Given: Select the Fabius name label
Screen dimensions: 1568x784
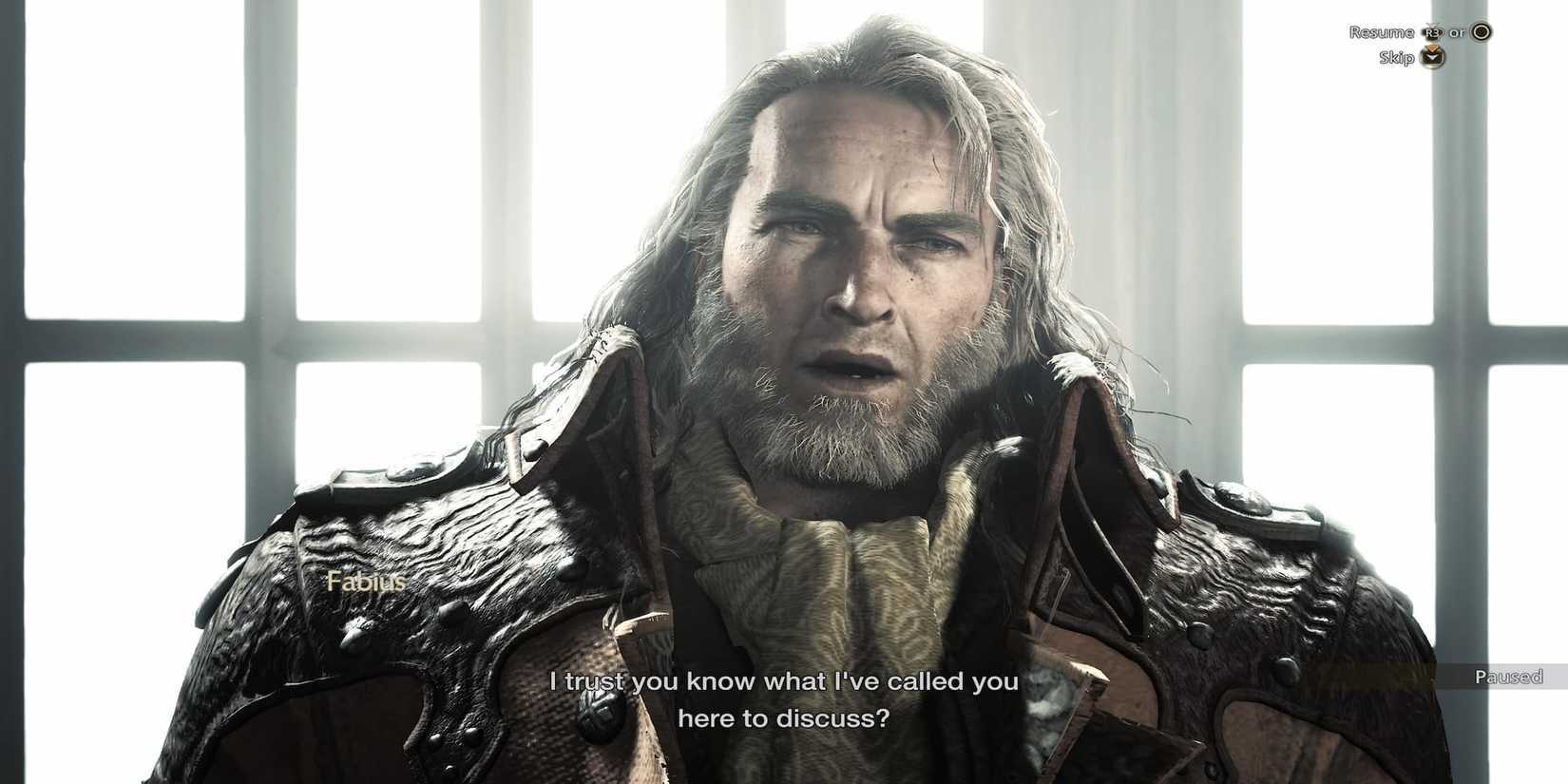Looking at the screenshot, I should click(365, 583).
